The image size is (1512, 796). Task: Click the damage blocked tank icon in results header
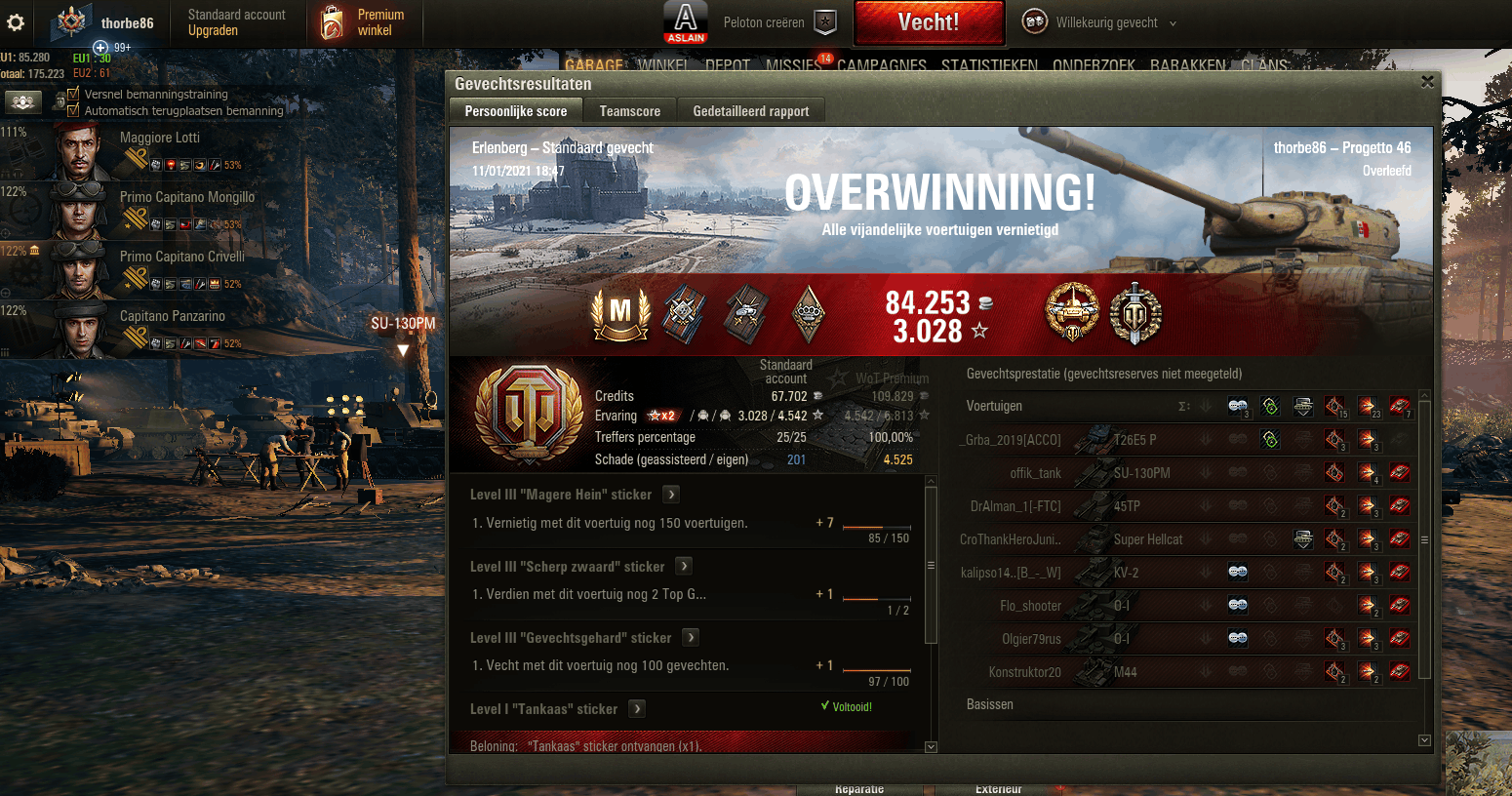[x=1303, y=406]
